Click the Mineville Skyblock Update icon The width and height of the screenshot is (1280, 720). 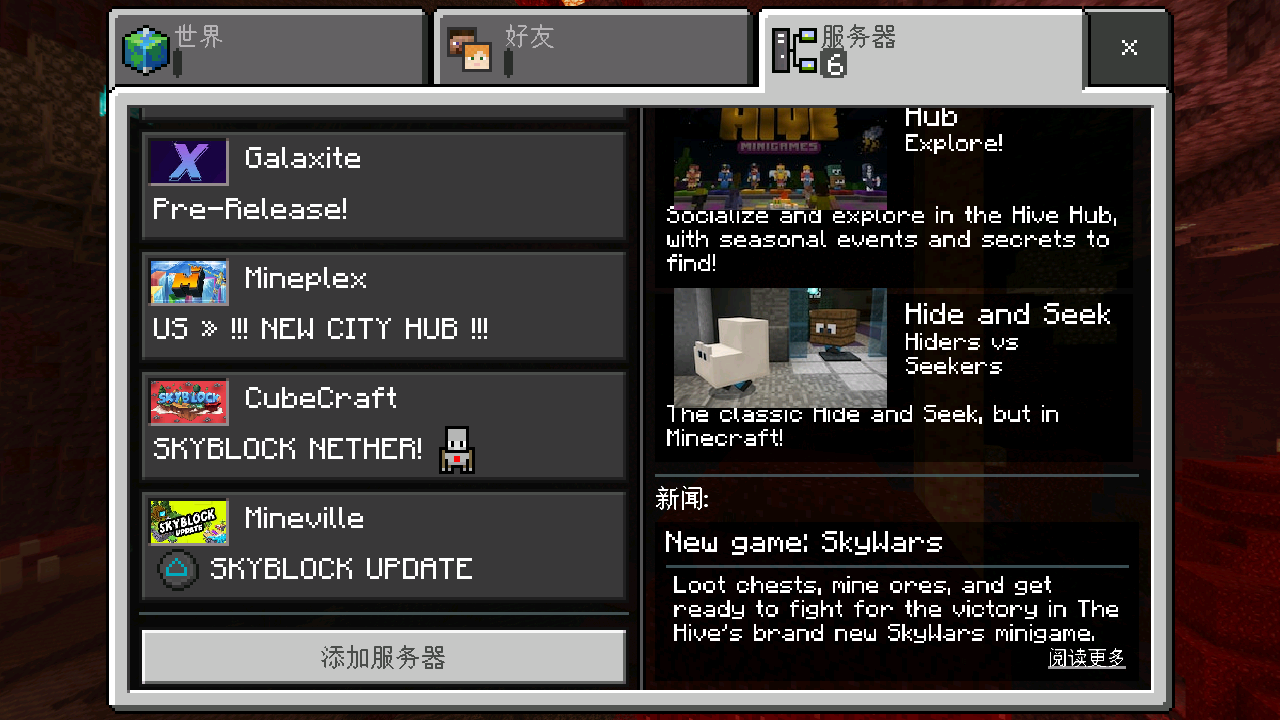point(188,522)
